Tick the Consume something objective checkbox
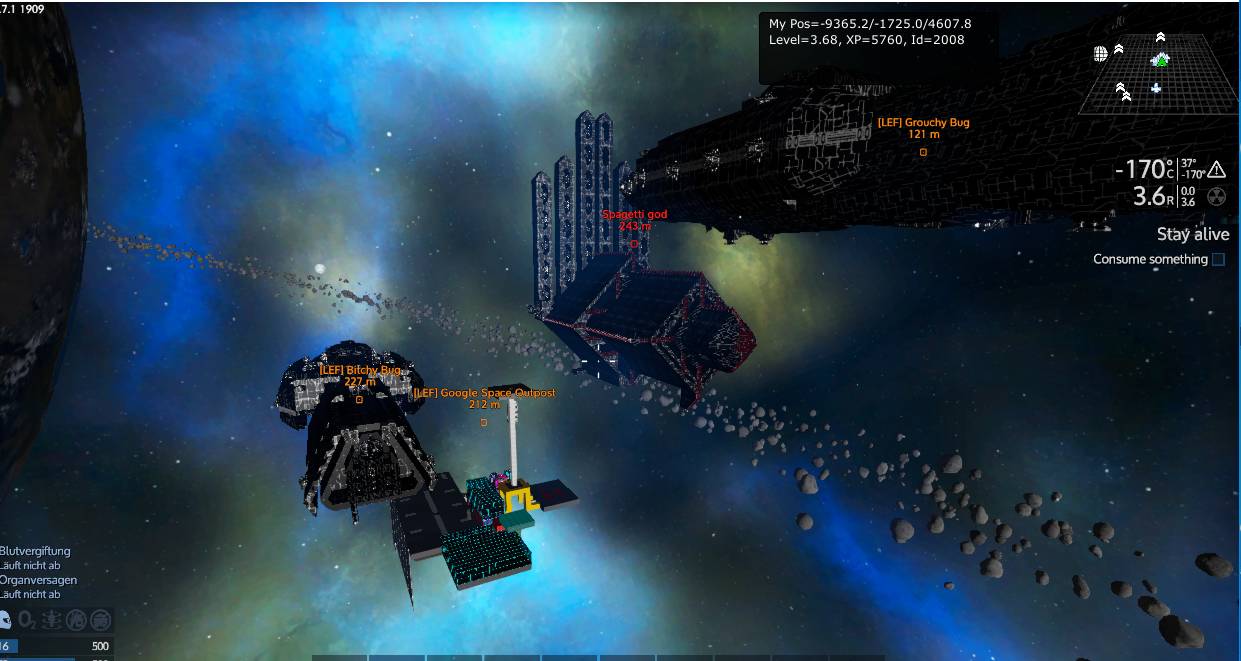Viewport: 1241px width, 661px height. pos(1218,260)
